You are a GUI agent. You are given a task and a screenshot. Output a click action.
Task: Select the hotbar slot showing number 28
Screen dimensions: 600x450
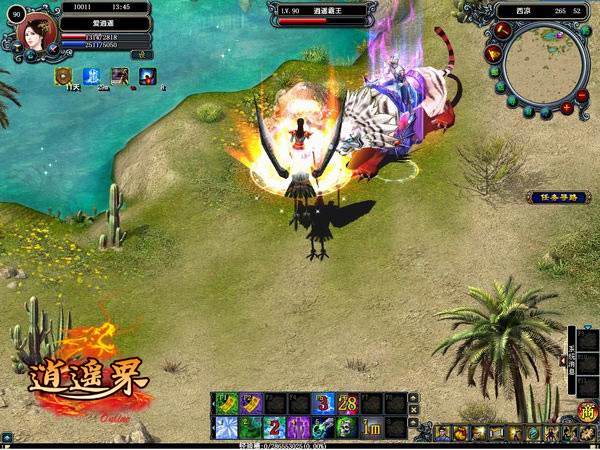pyautogui.click(x=346, y=403)
